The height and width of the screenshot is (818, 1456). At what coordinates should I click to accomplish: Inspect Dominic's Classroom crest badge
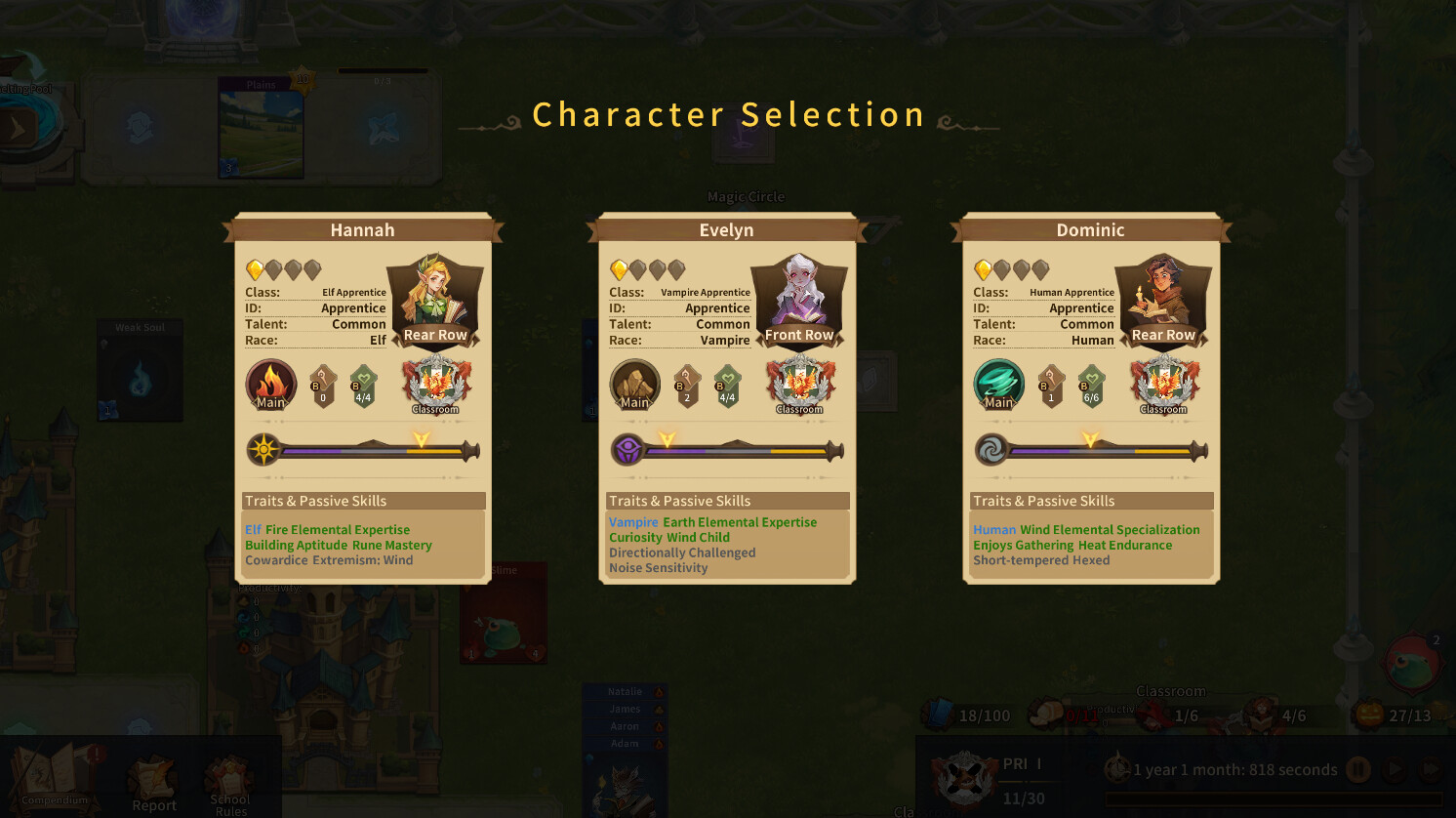click(1164, 384)
